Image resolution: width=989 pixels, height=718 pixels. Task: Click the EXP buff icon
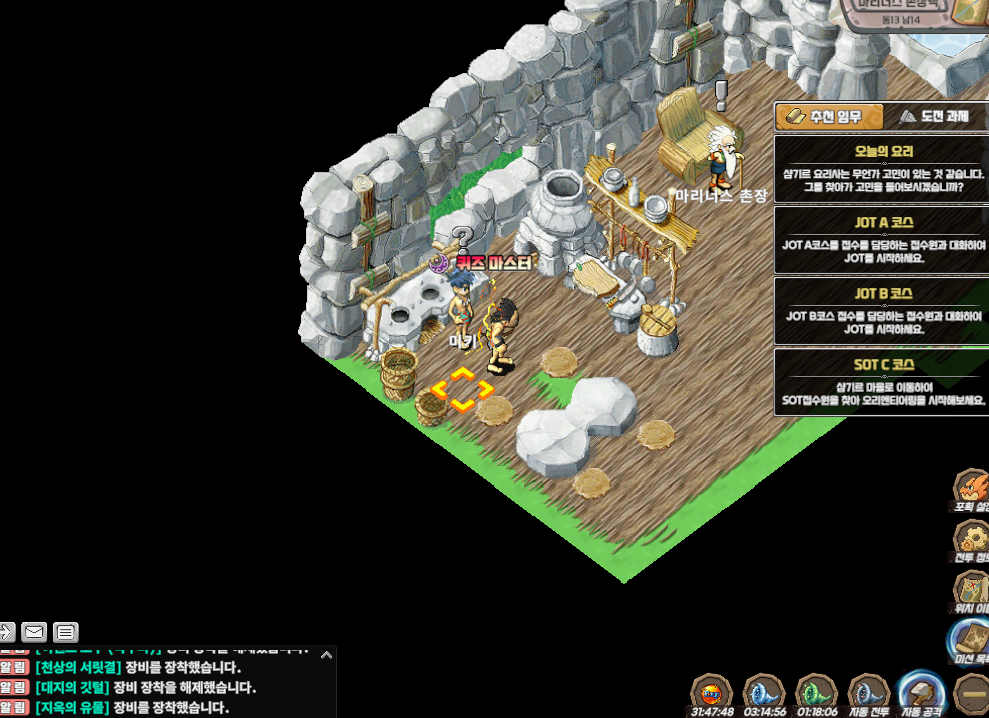pyautogui.click(x=712, y=692)
